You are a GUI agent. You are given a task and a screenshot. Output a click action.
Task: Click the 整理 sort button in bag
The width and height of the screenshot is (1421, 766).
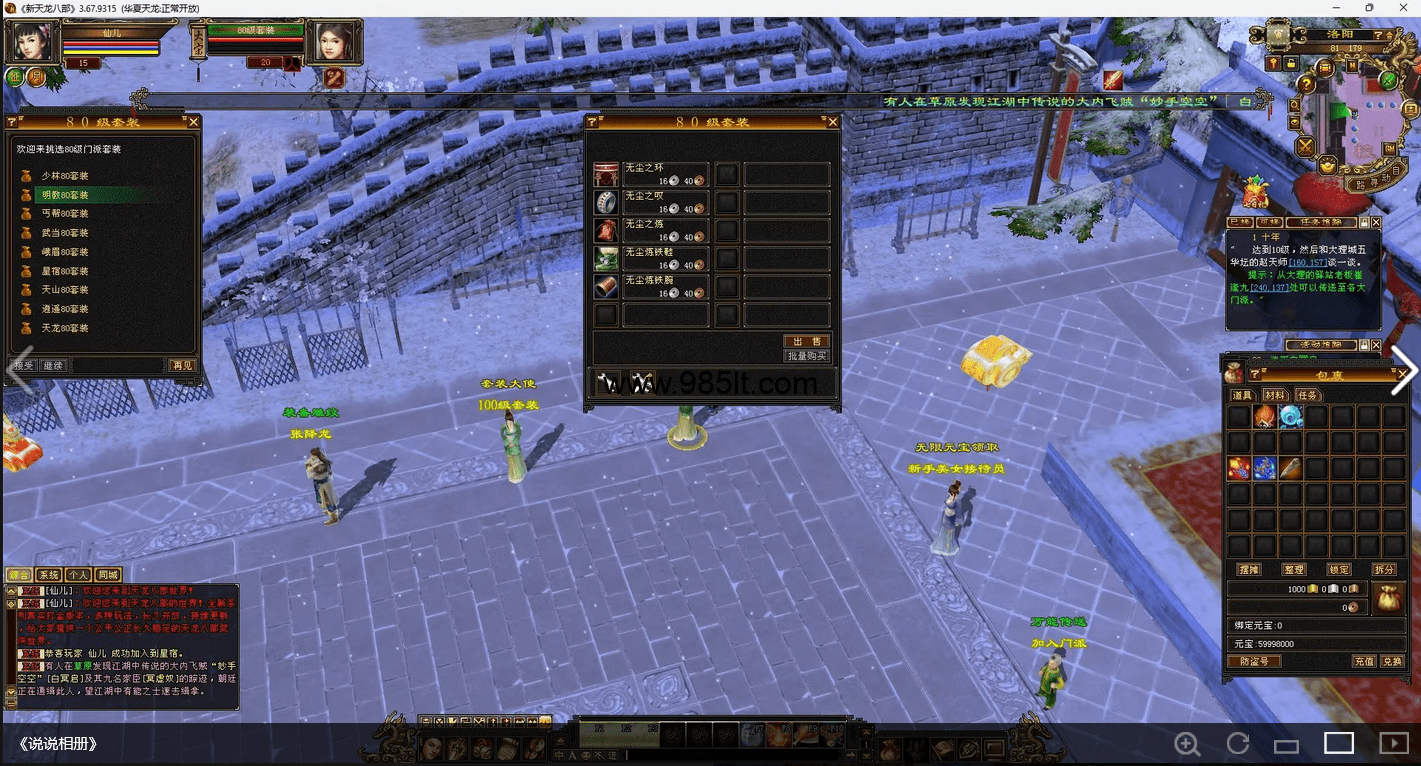tap(1294, 569)
